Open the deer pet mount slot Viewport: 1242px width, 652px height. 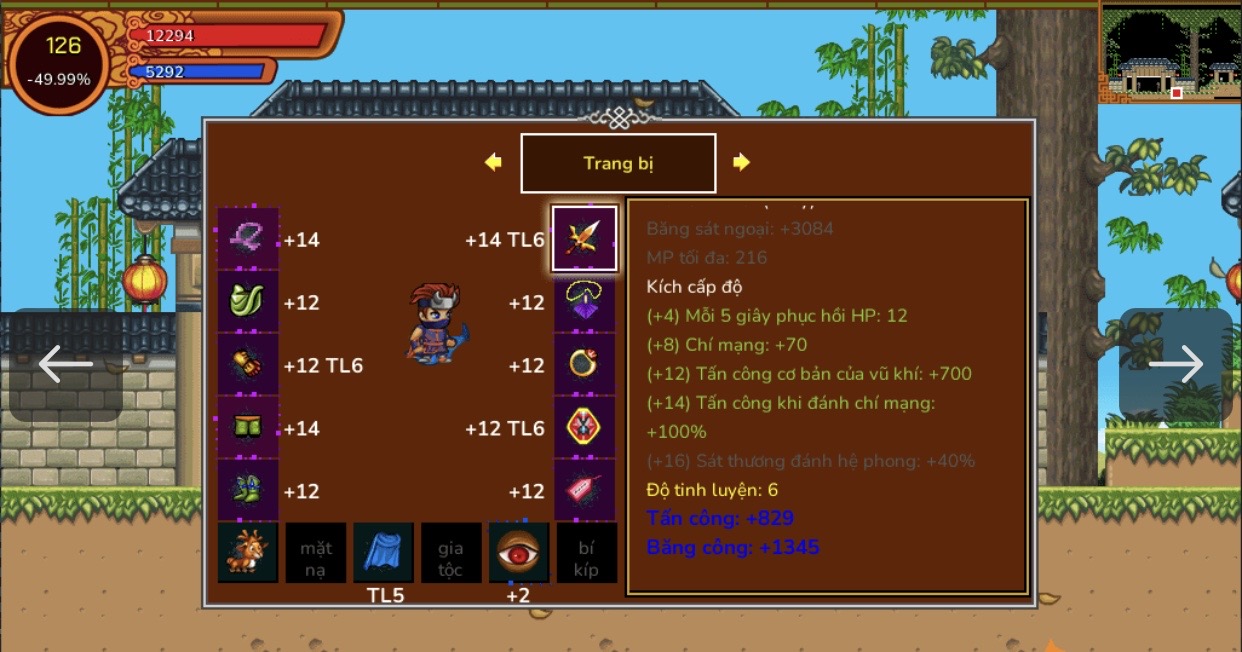pyautogui.click(x=248, y=553)
